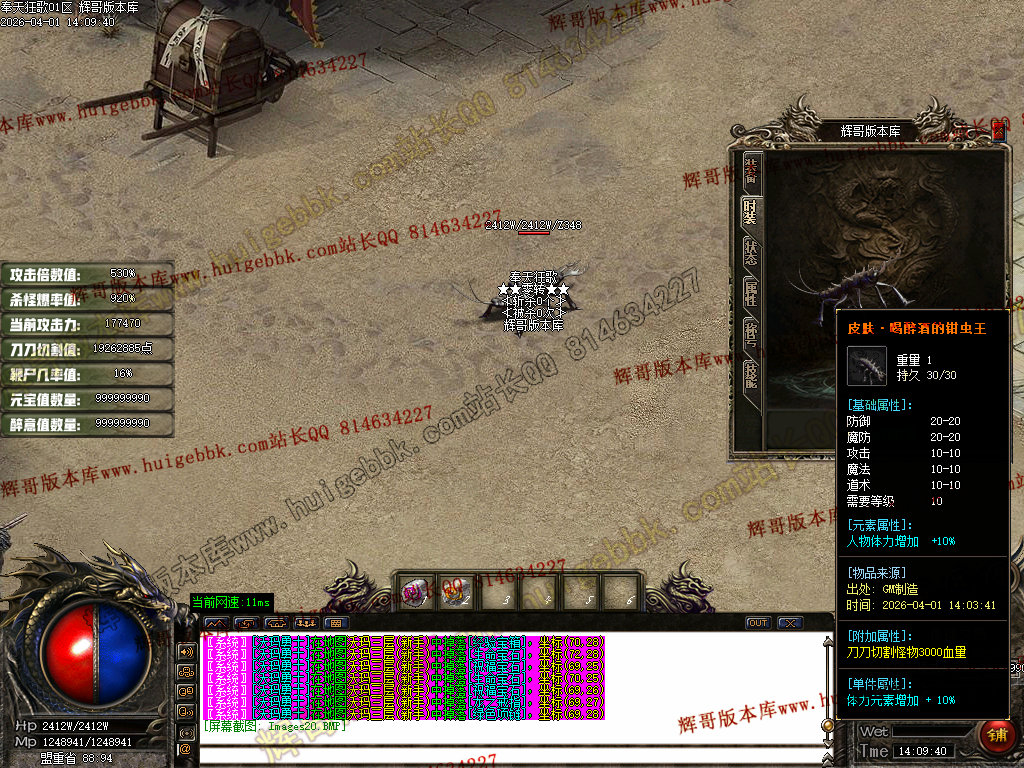Click the OUT button above the chat
1024x768 pixels.
(x=758, y=623)
